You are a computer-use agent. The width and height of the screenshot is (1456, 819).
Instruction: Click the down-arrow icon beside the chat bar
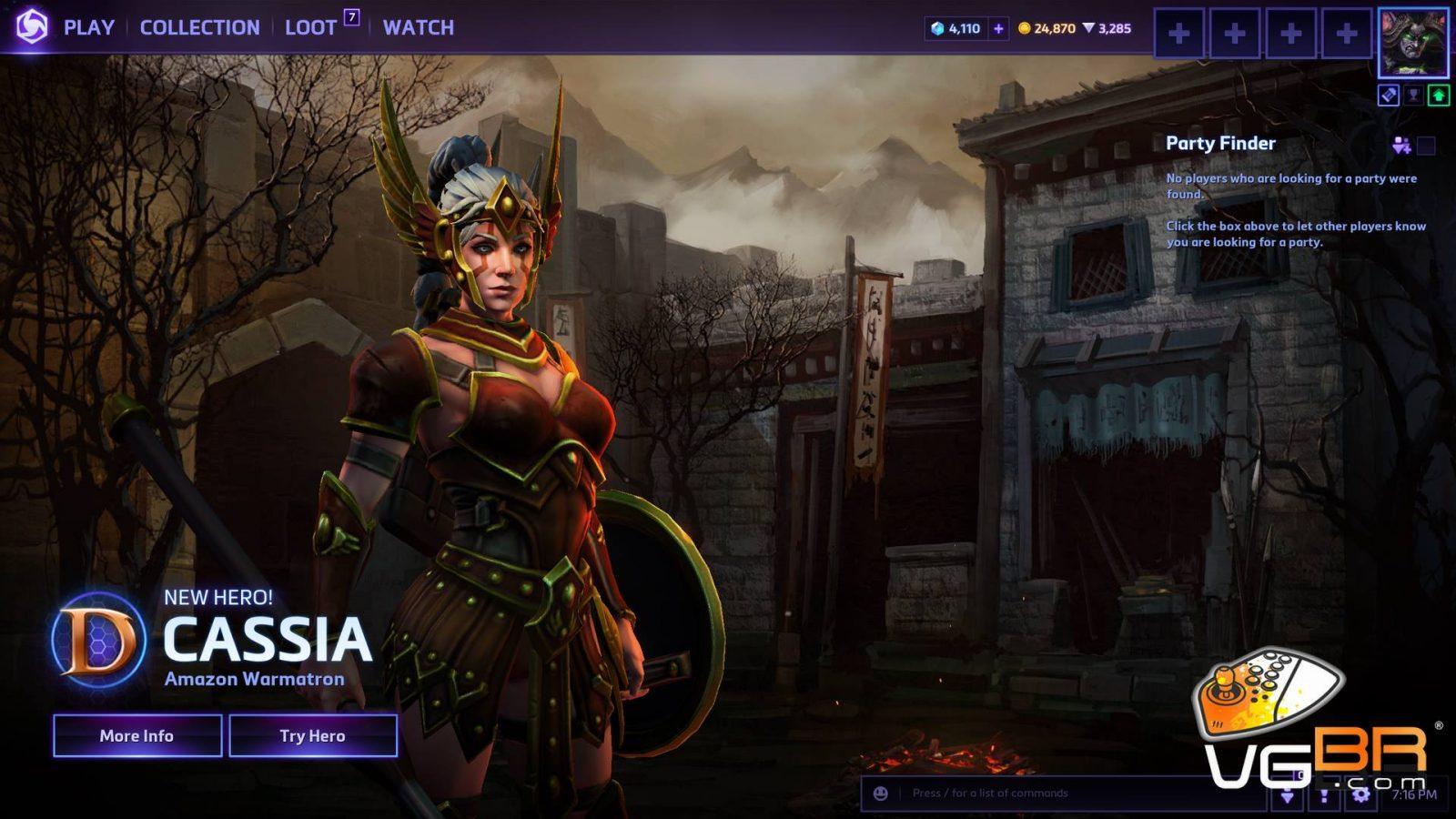pyautogui.click(x=1288, y=795)
